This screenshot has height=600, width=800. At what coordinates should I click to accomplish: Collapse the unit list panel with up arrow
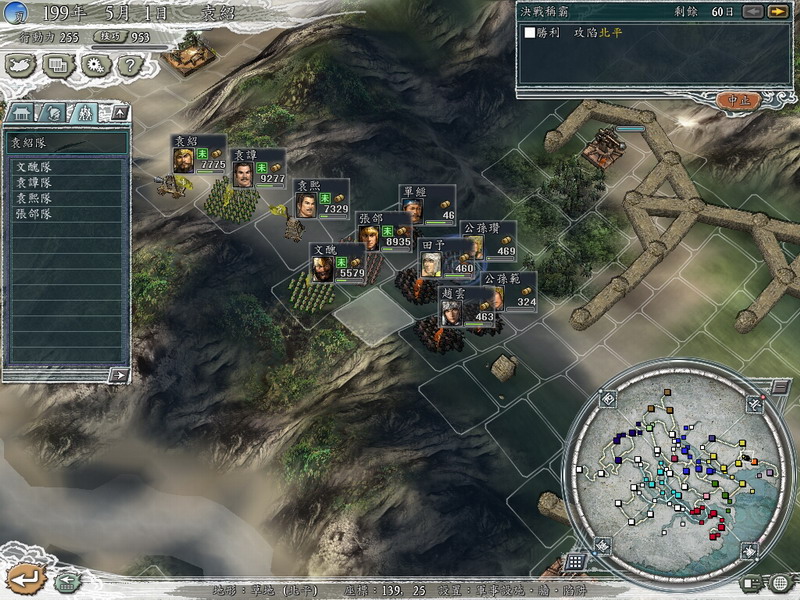[116, 111]
